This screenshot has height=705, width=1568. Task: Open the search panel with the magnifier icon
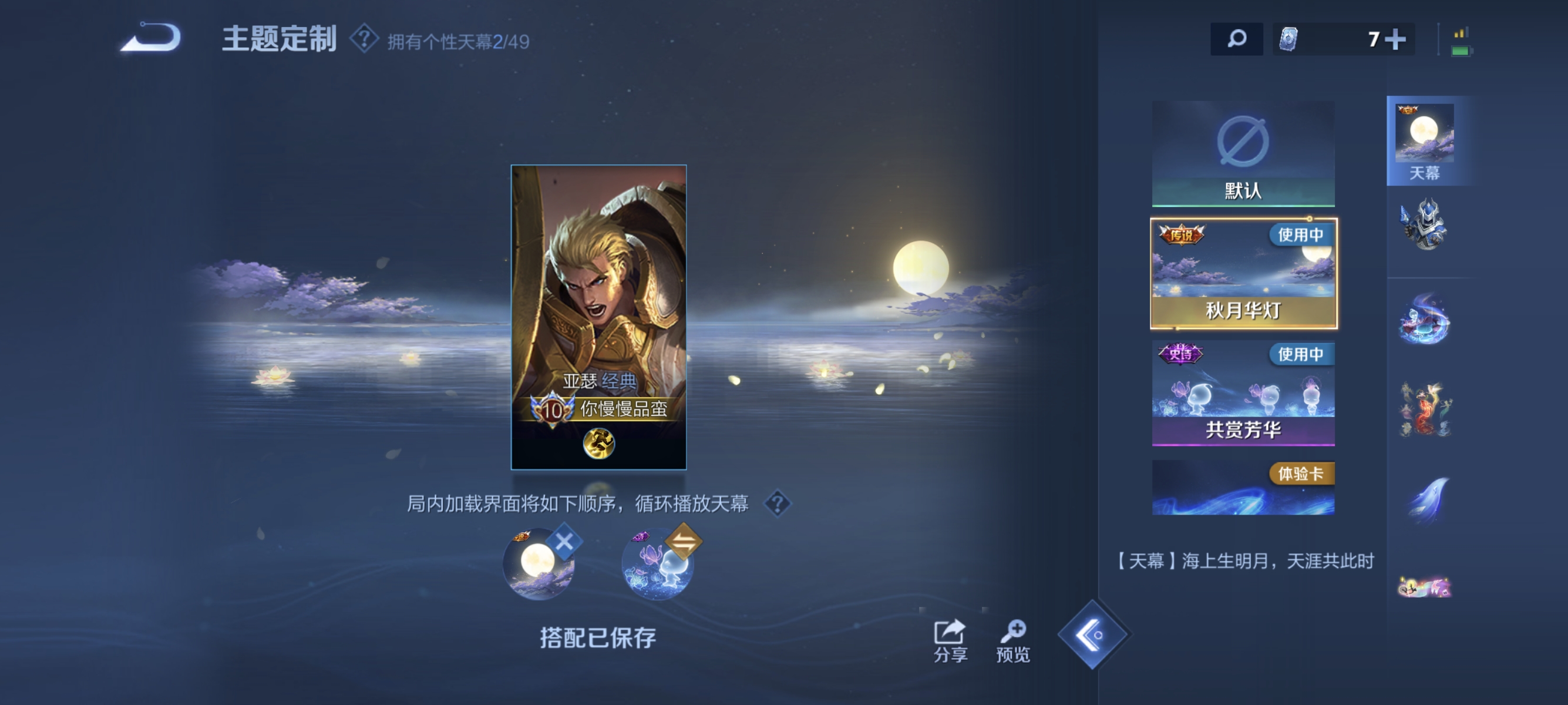tap(1237, 38)
